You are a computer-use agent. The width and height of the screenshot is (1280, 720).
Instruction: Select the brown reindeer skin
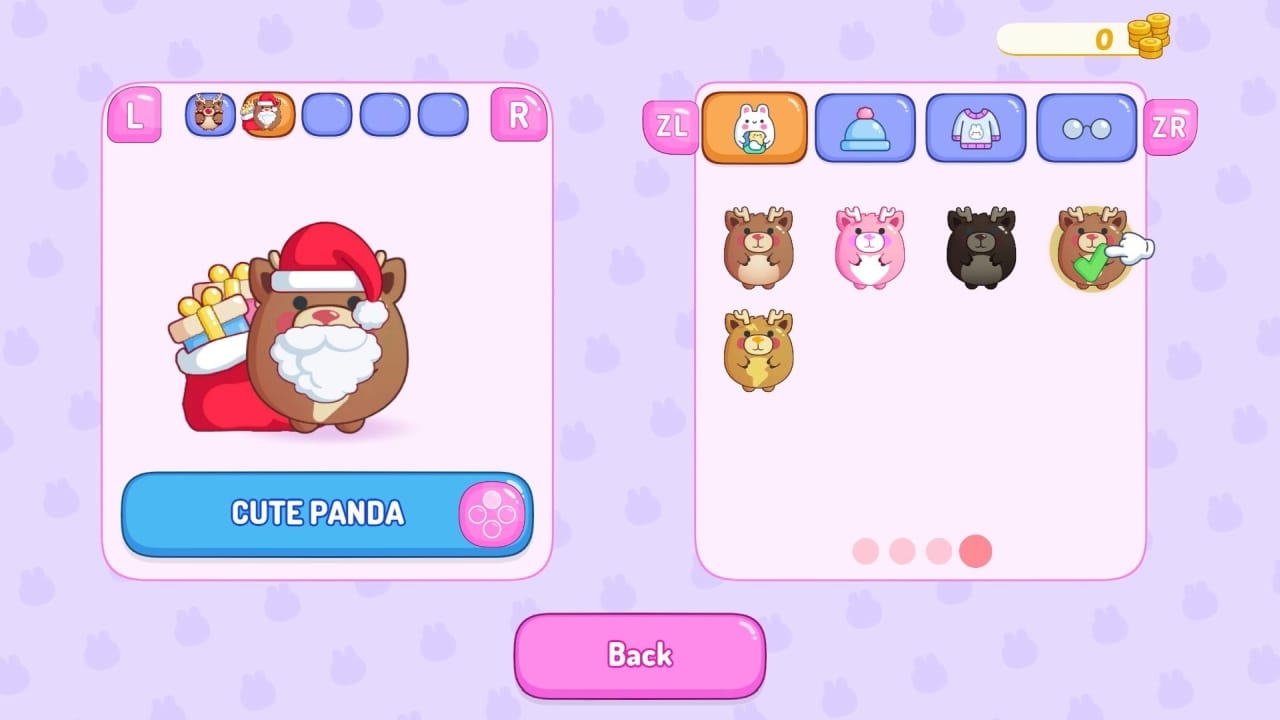pos(757,248)
